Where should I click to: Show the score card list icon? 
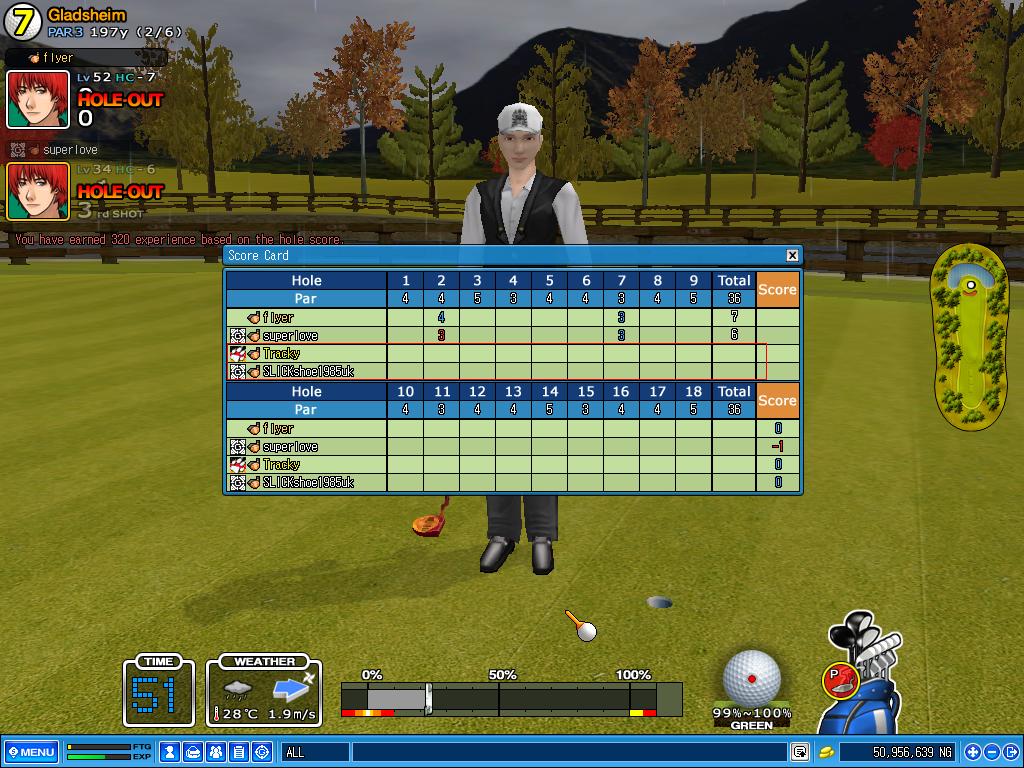(x=239, y=752)
